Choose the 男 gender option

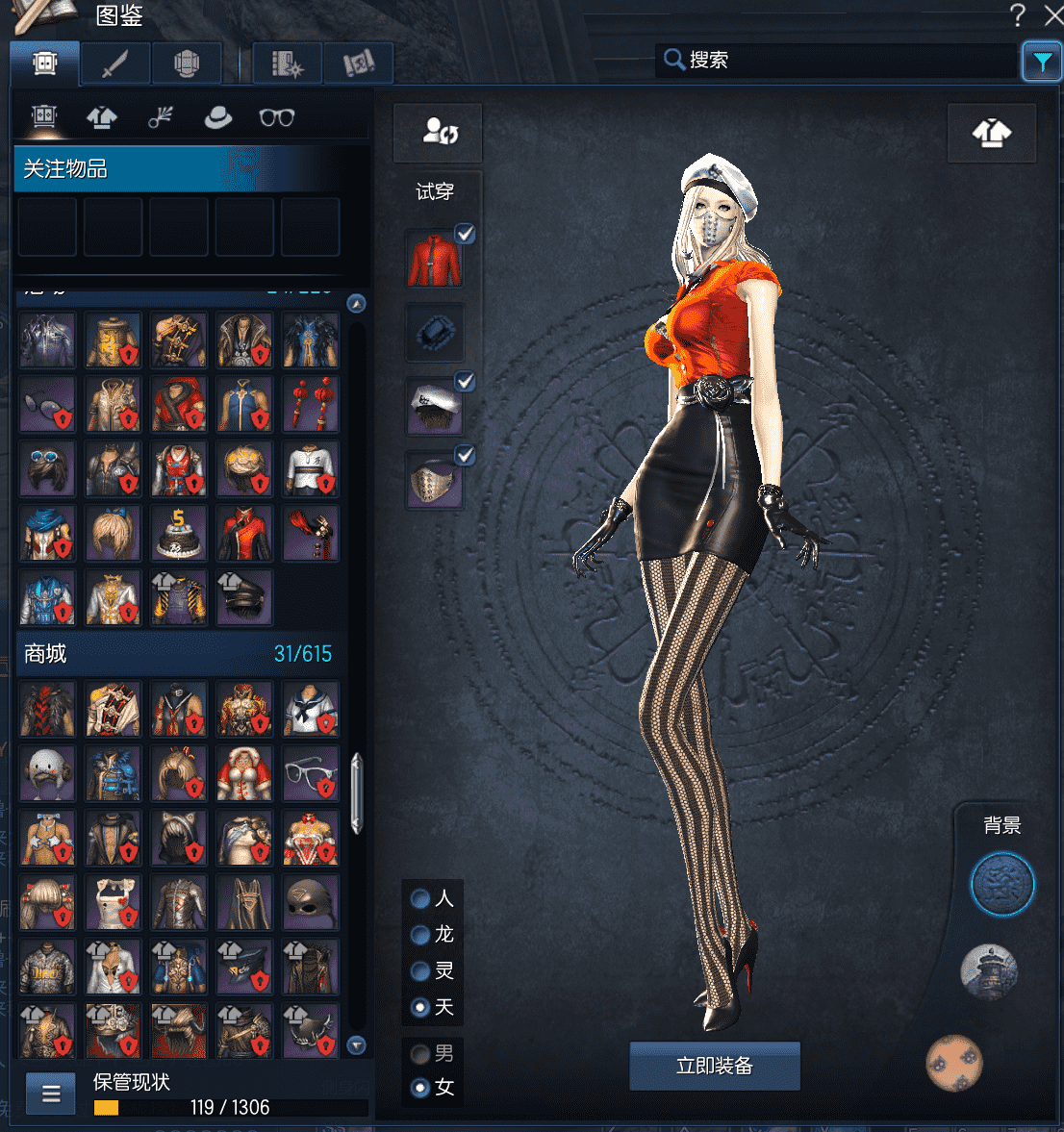point(420,1054)
